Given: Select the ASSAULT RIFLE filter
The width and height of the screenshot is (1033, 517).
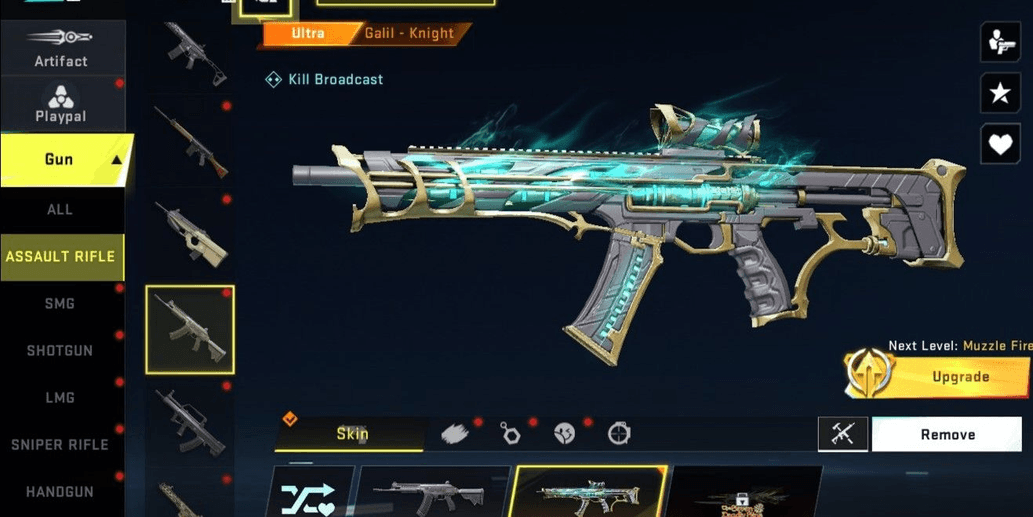Looking at the screenshot, I should tap(61, 257).
